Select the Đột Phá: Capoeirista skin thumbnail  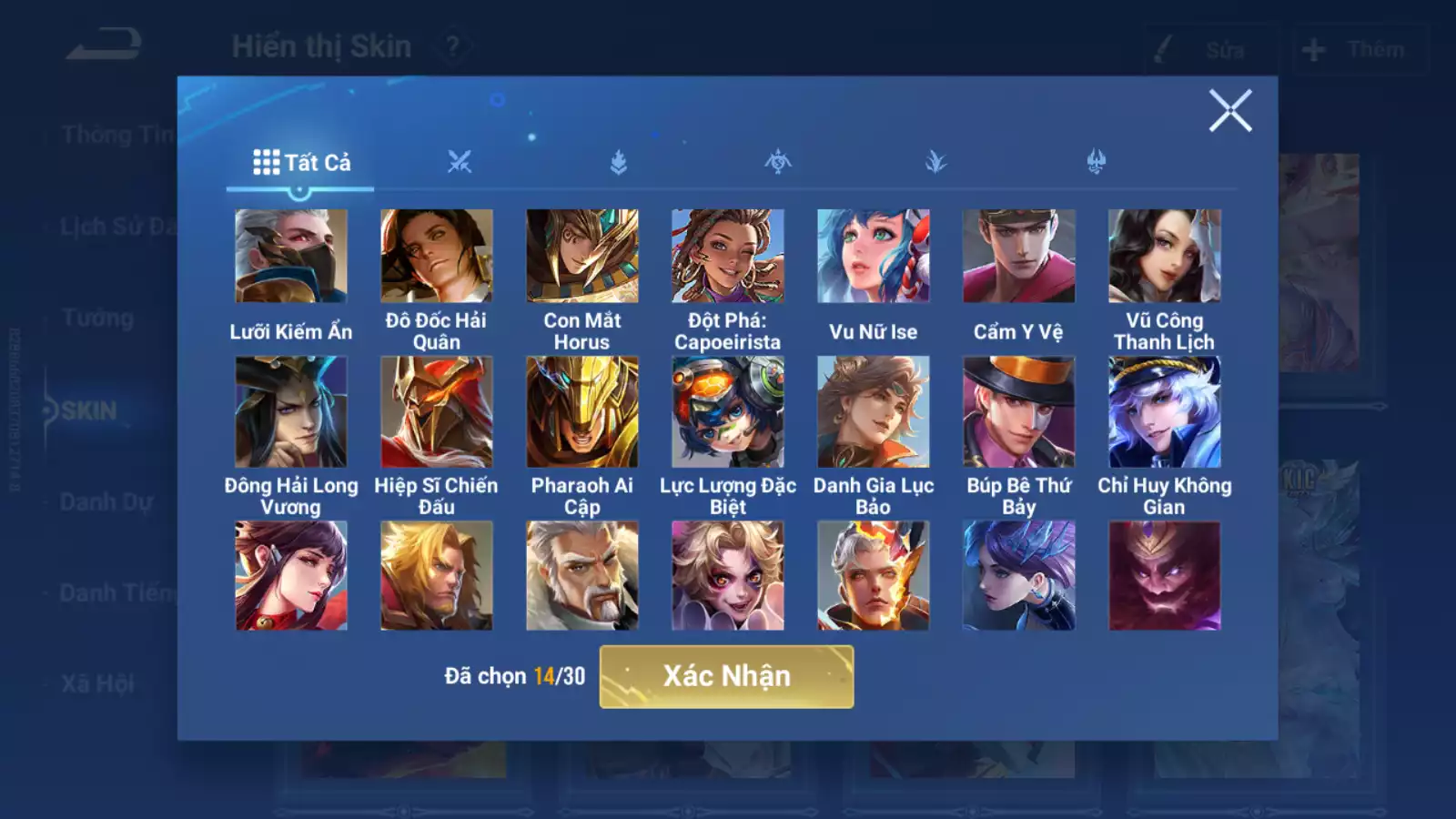tap(726, 257)
